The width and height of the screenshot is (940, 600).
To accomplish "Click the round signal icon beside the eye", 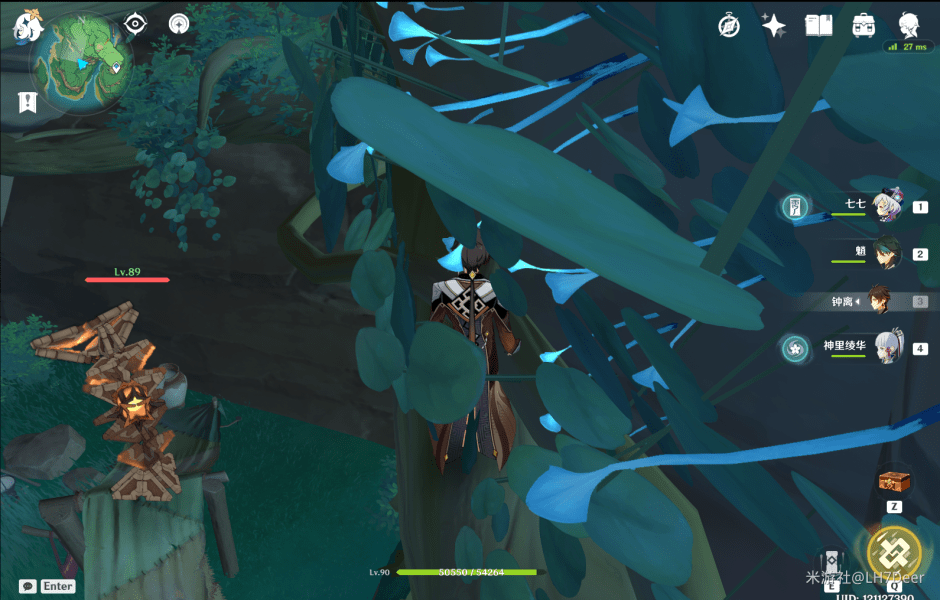I will 179,25.
